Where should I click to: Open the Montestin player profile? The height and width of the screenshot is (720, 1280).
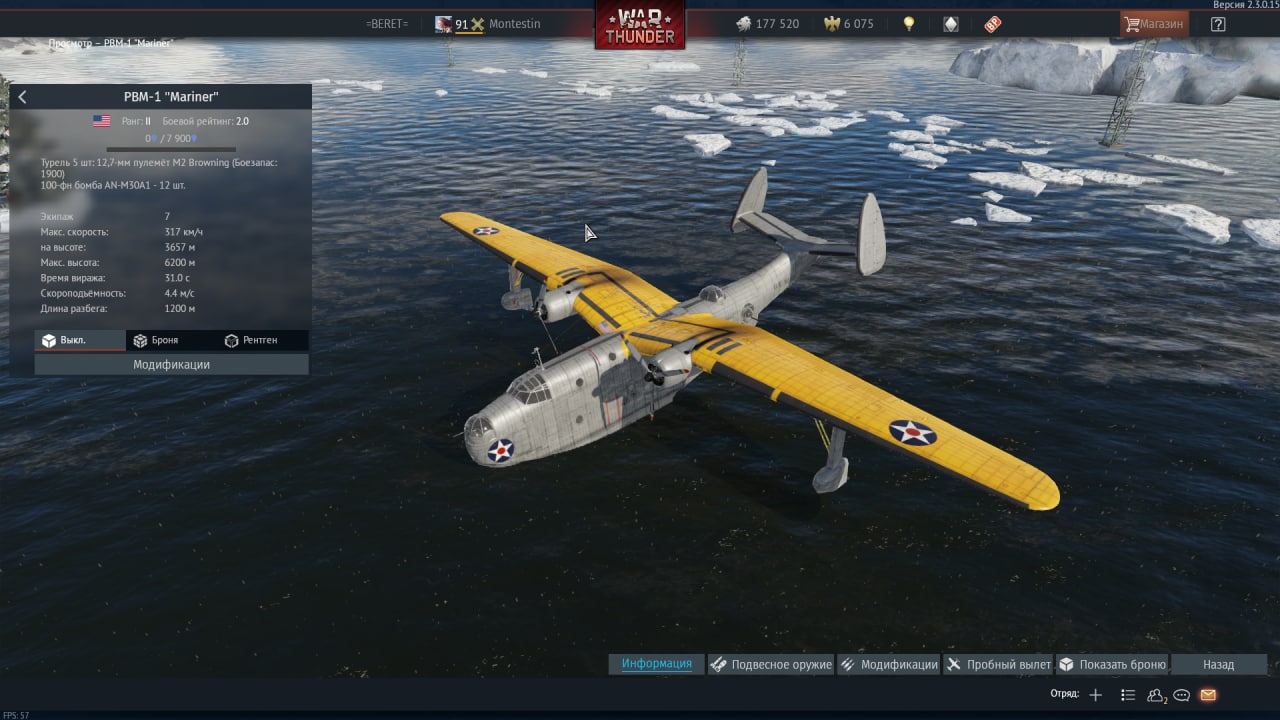coord(514,24)
